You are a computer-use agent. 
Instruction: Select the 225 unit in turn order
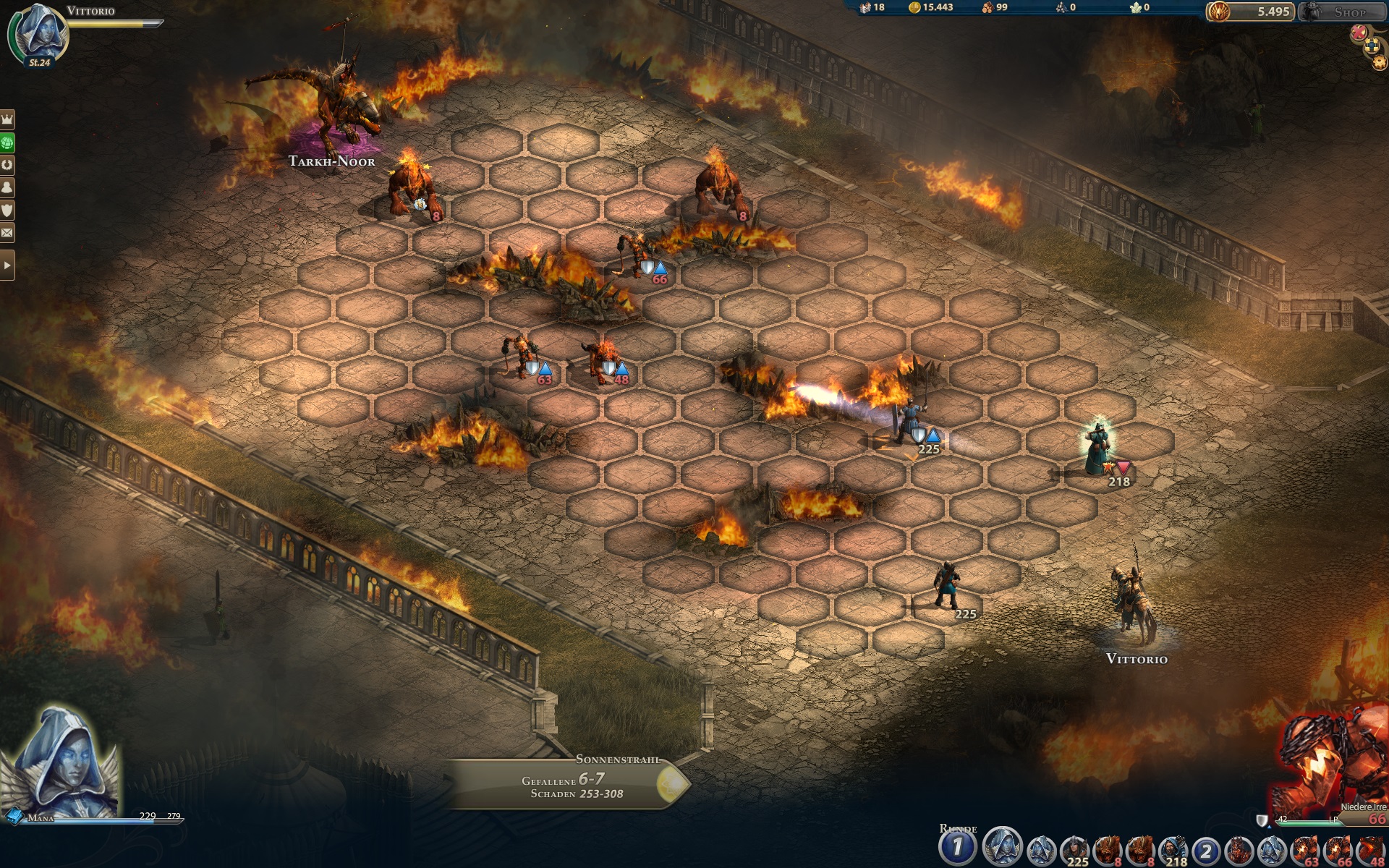click(x=1074, y=849)
